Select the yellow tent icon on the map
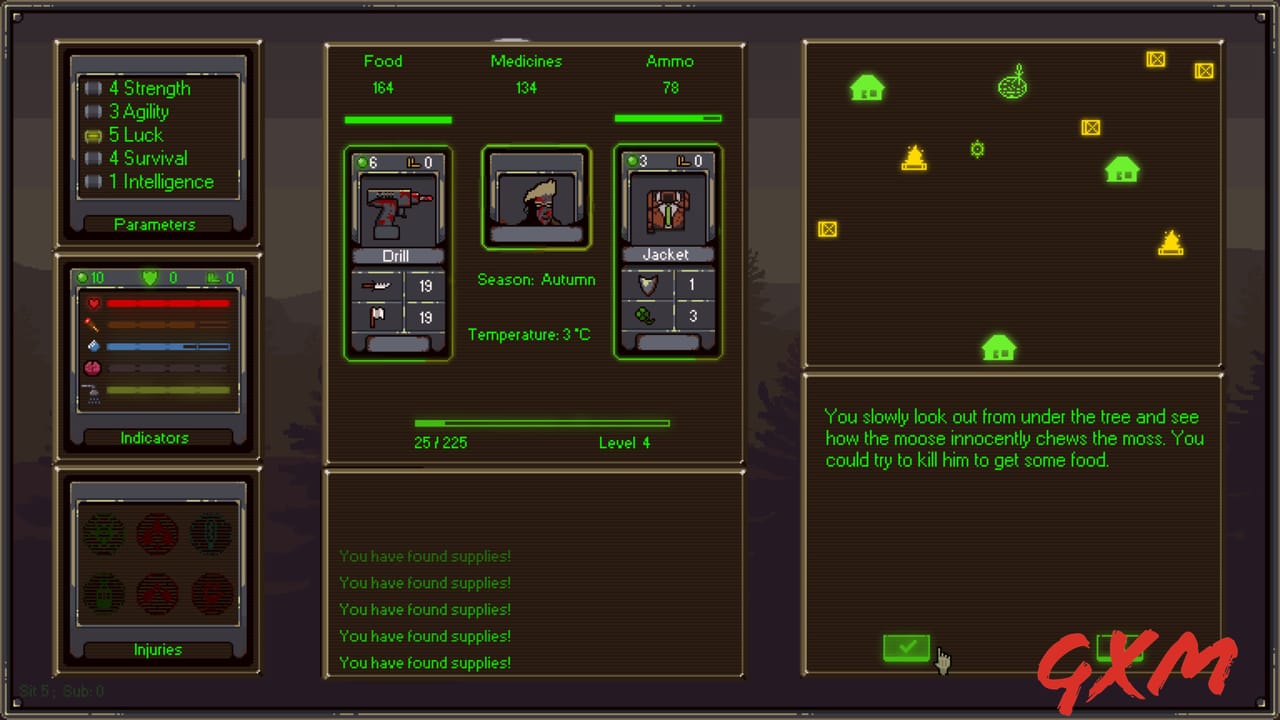1280x720 pixels. (913, 157)
